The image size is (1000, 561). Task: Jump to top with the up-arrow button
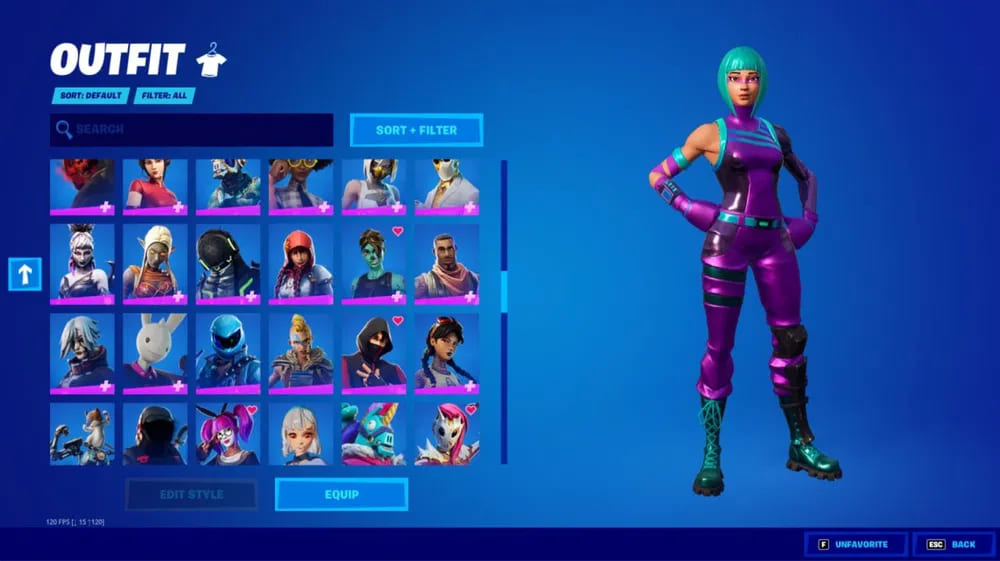click(25, 274)
